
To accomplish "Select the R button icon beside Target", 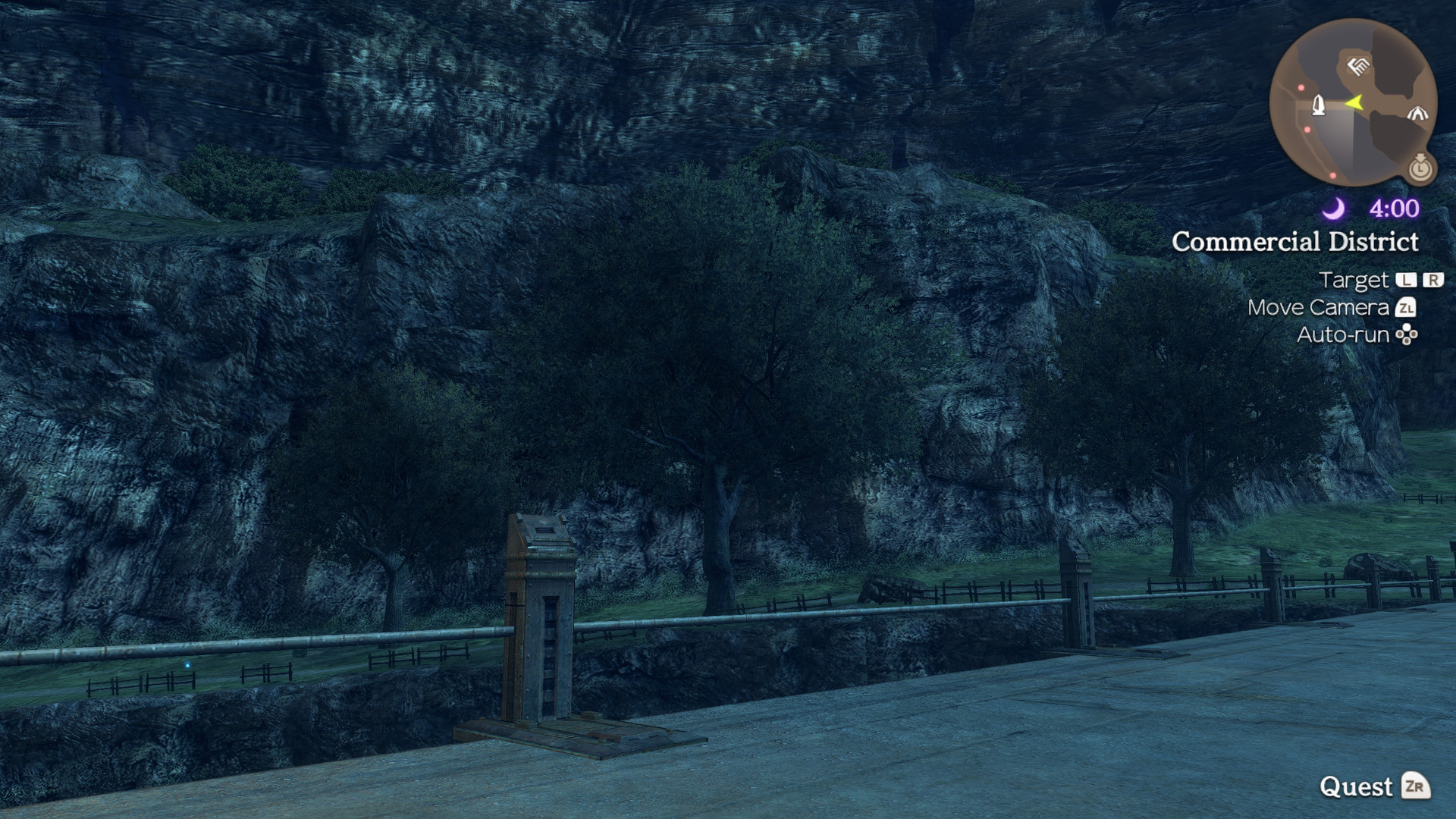I will [x=1432, y=280].
